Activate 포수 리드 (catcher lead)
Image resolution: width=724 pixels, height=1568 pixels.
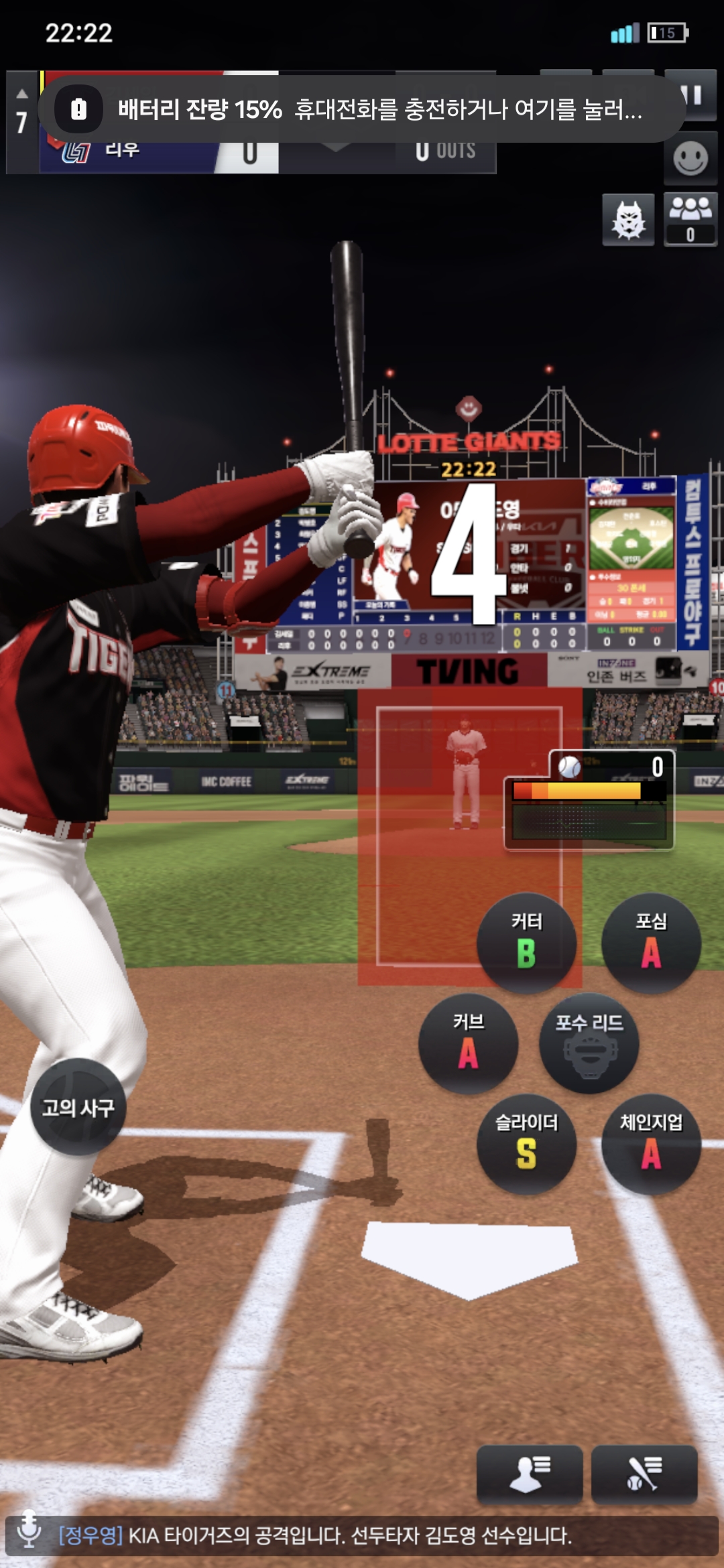pos(589,1043)
